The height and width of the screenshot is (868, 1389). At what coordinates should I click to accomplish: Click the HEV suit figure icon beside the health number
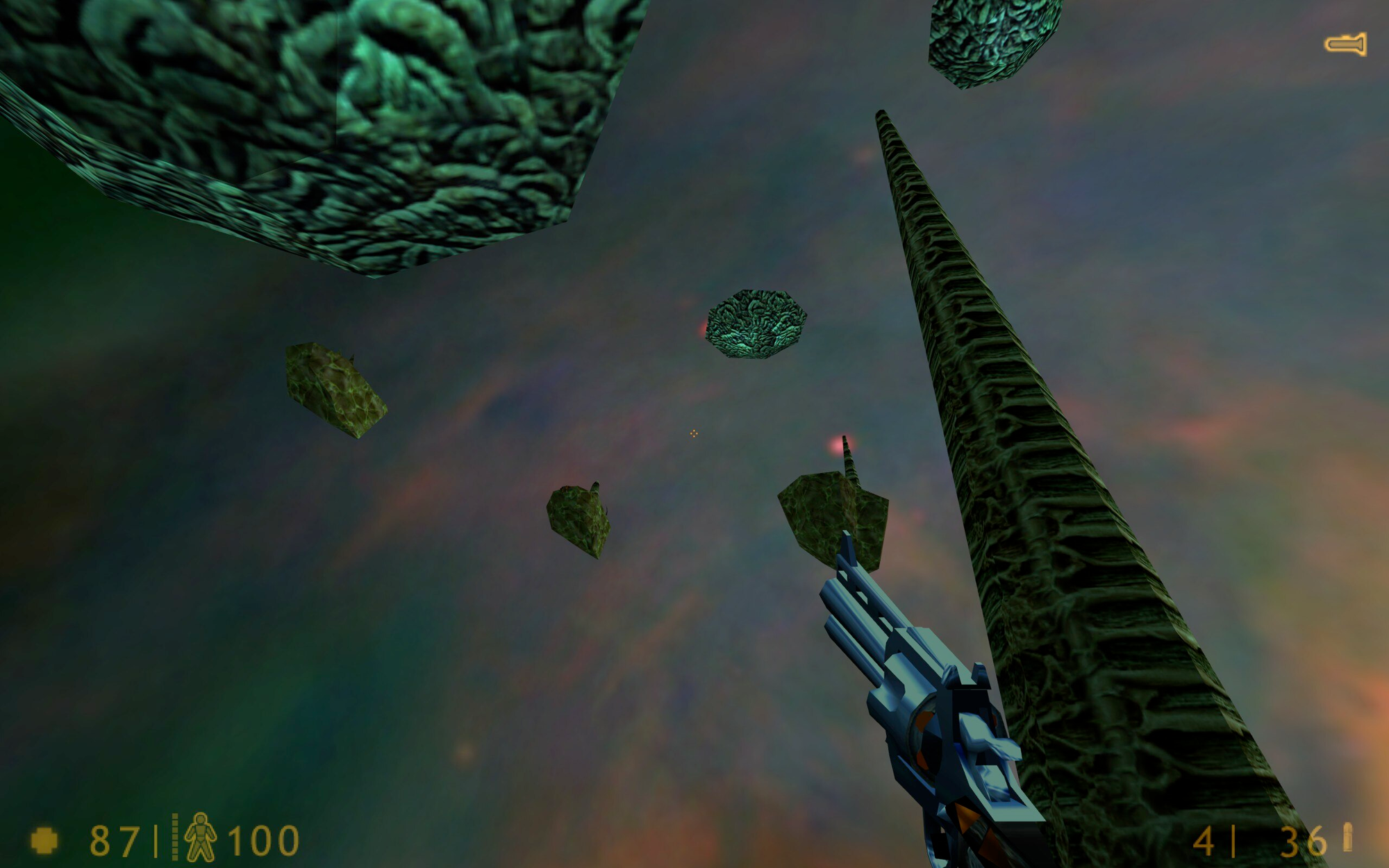[x=202, y=835]
